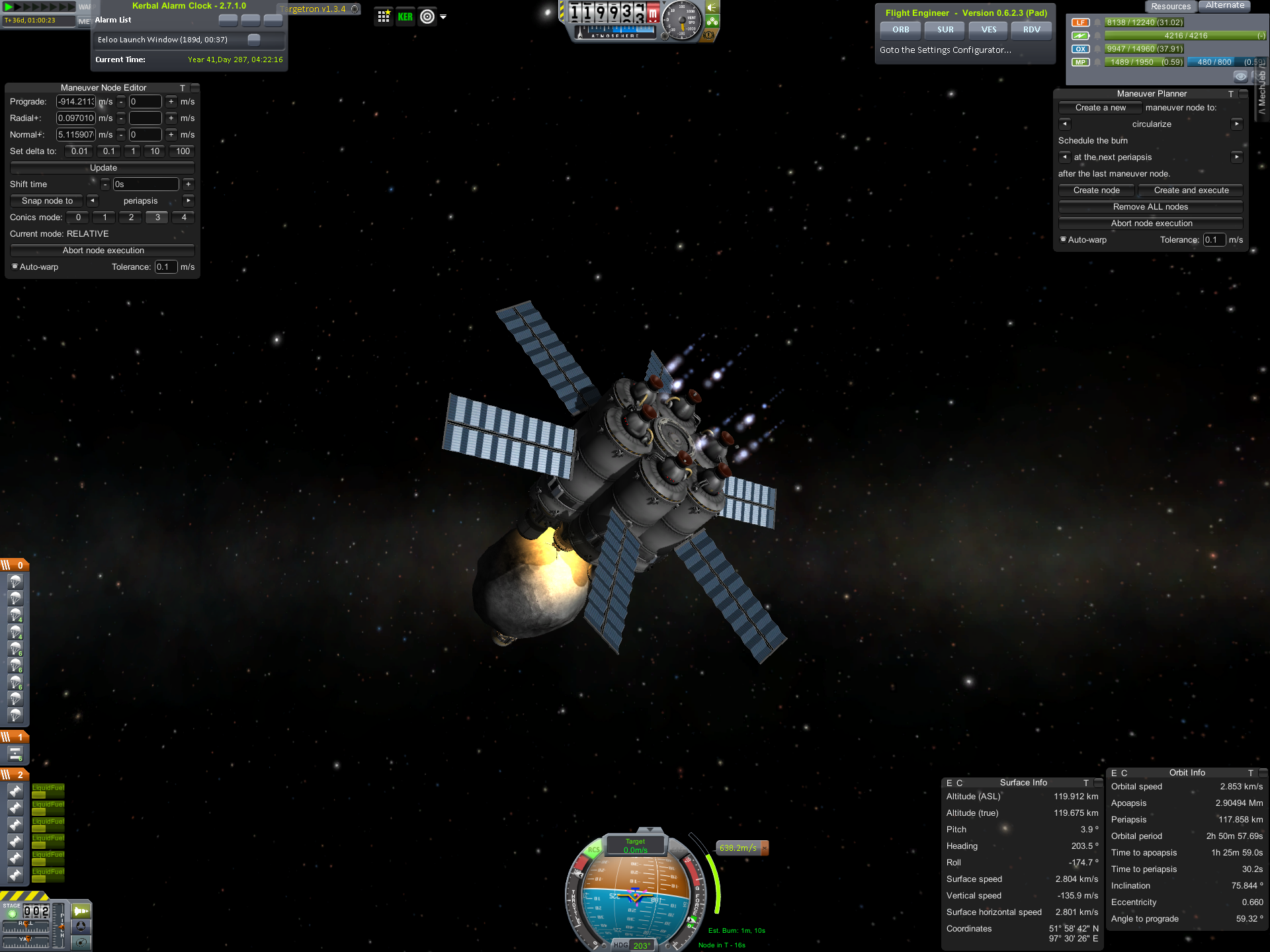Delete the maneuver node on navball

click(765, 848)
